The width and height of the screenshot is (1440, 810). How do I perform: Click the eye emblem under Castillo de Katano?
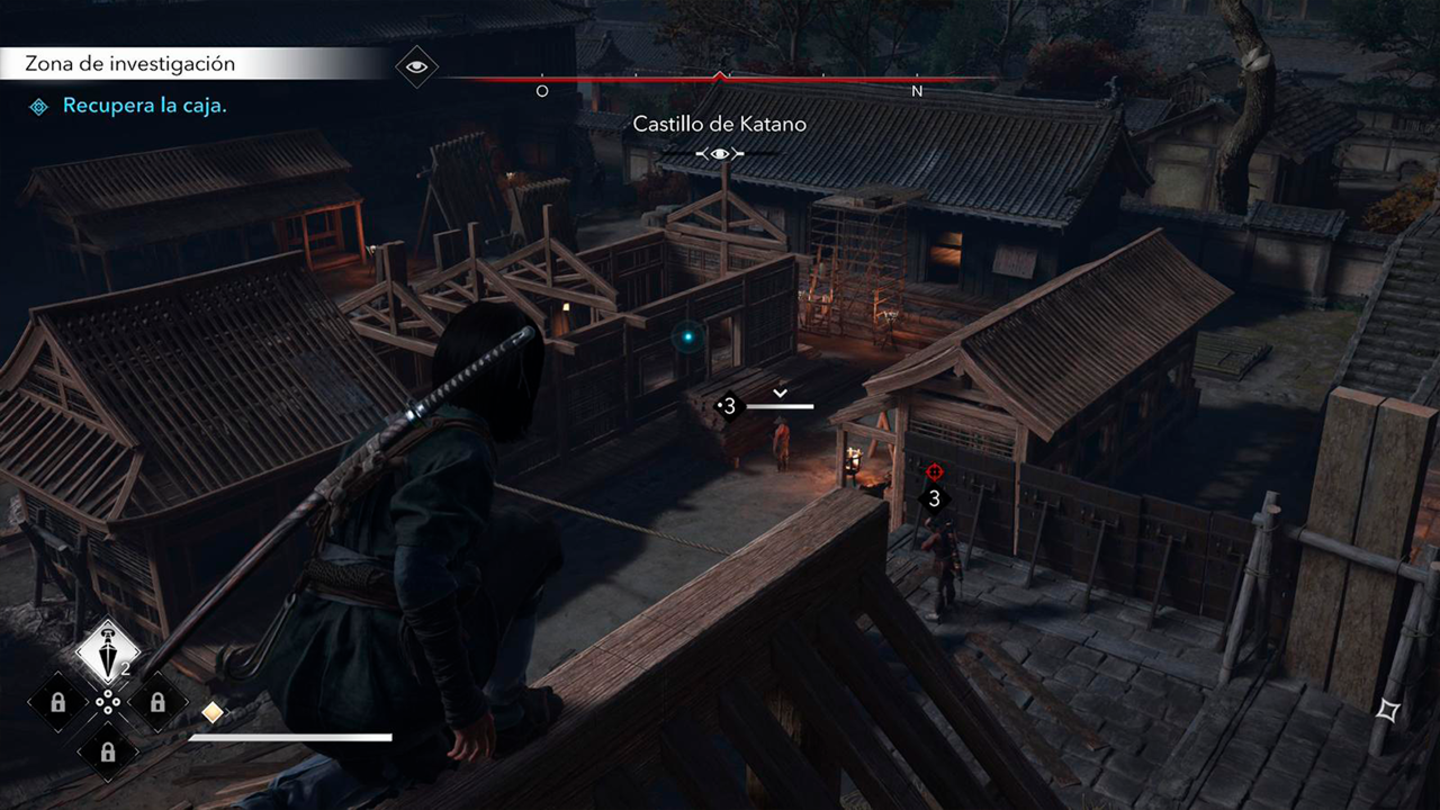[x=718, y=152]
